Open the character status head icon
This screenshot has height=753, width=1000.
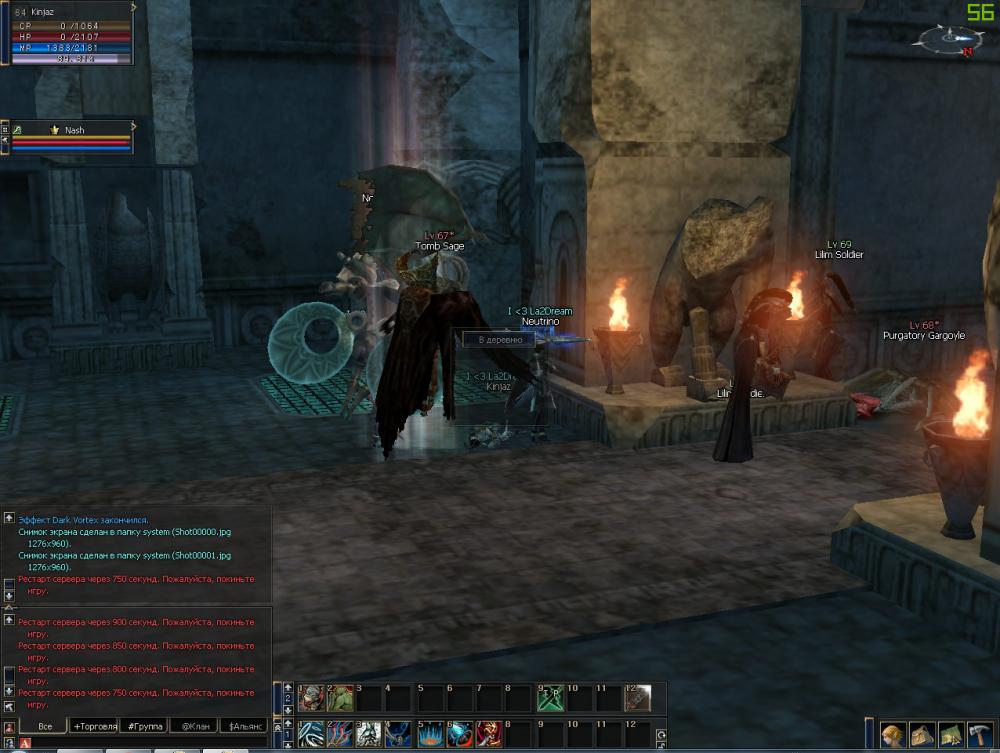click(x=893, y=735)
